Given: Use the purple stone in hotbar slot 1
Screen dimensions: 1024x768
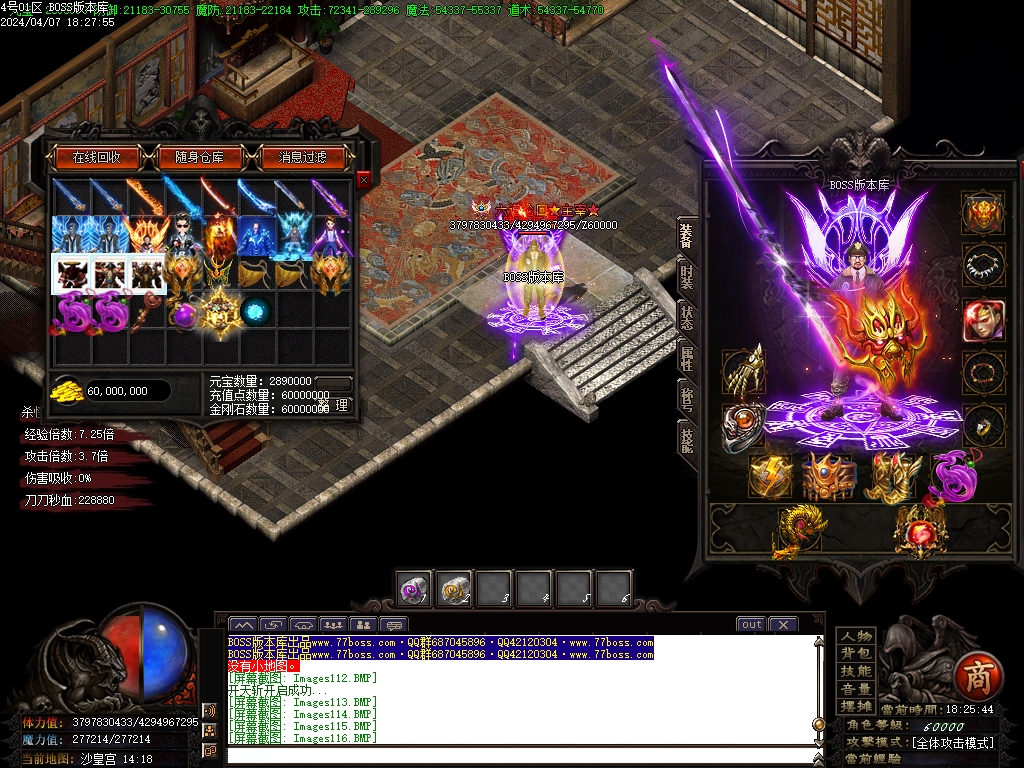Looking at the screenshot, I should pos(414,589).
